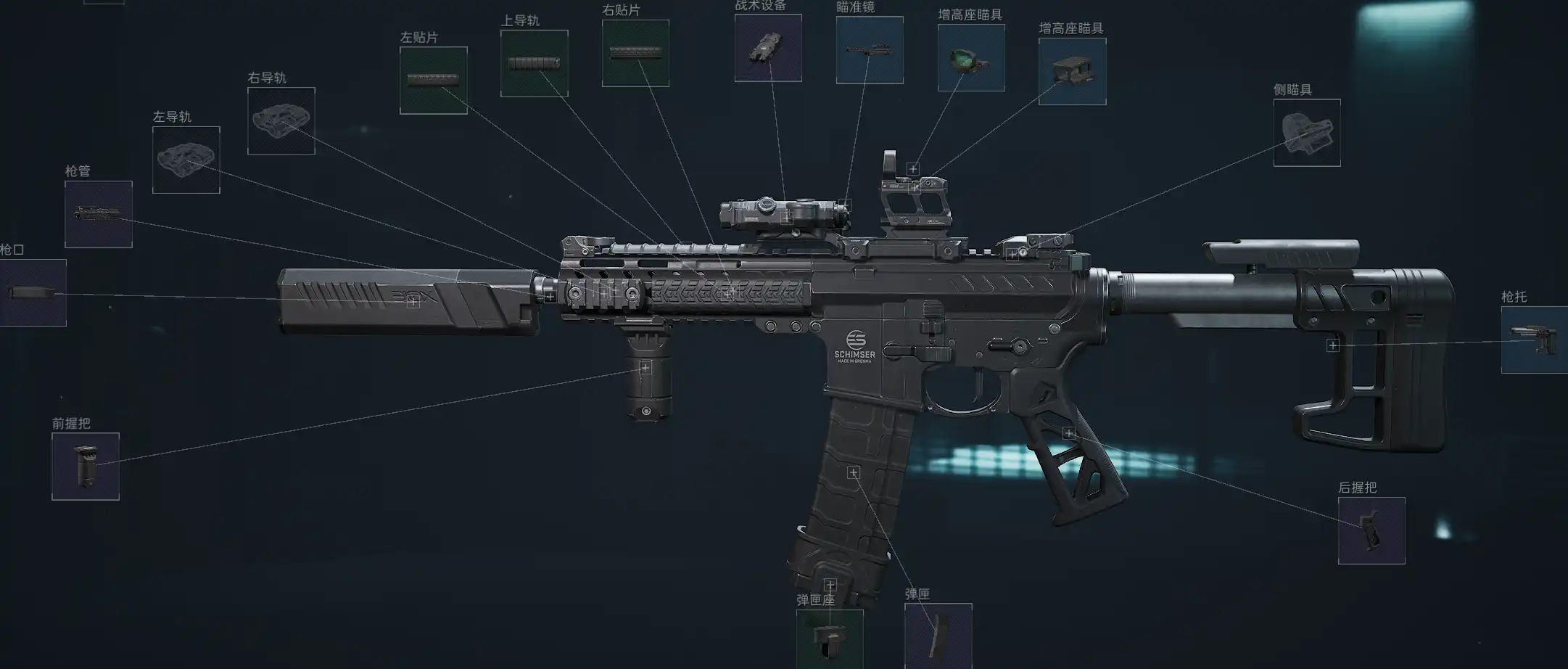Click the 前握把 foregrip slot
This screenshot has width=1568, height=669.
click(x=86, y=467)
